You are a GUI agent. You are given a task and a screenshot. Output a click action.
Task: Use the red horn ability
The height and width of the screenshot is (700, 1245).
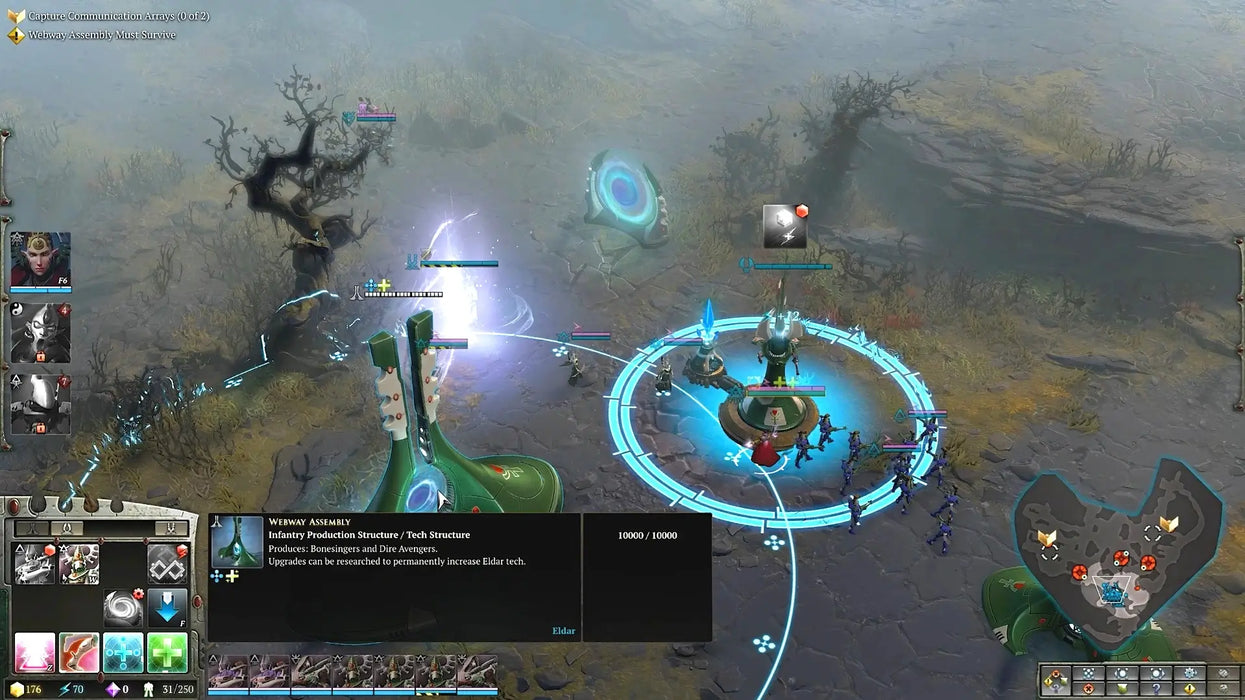click(x=79, y=652)
